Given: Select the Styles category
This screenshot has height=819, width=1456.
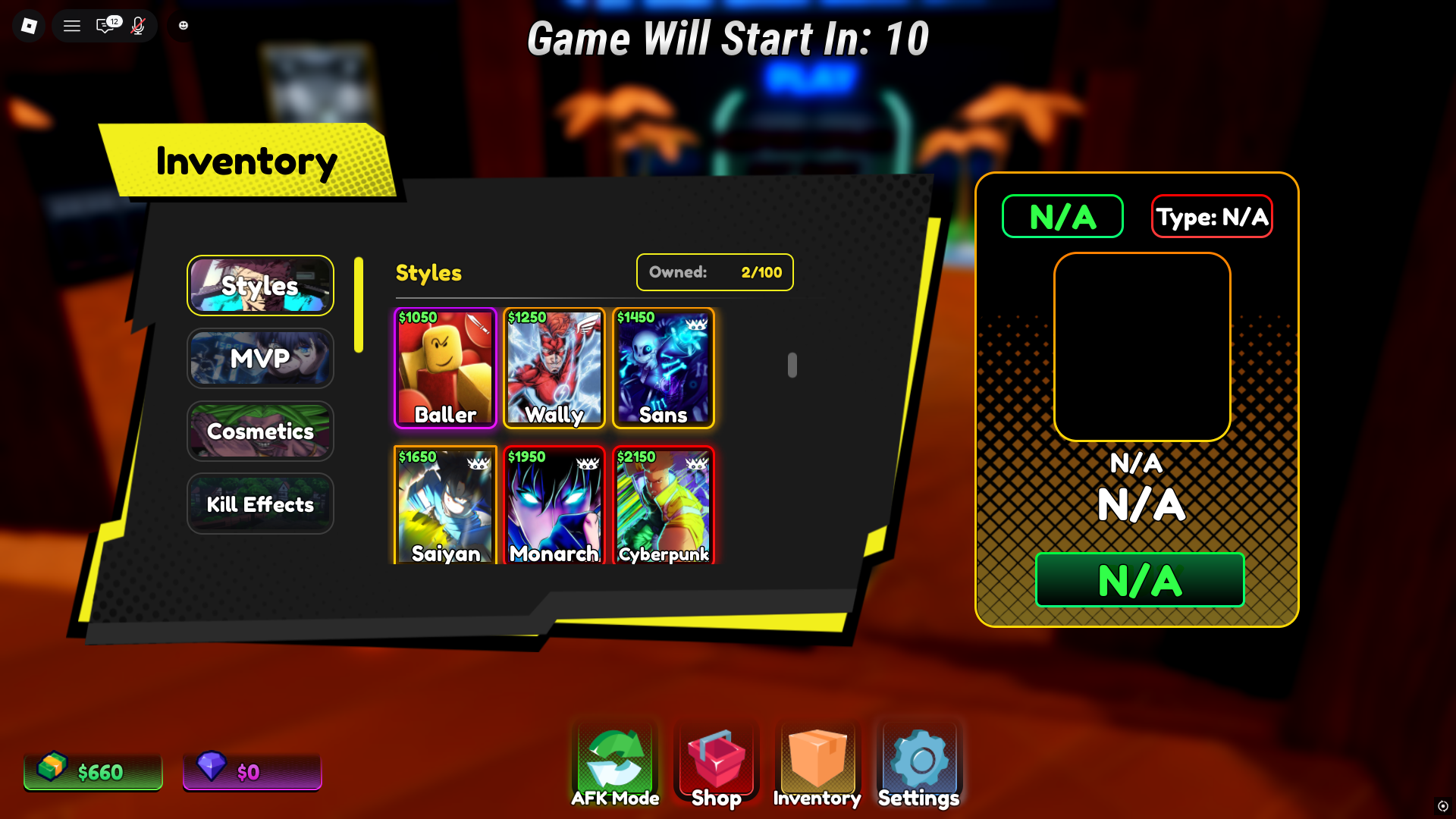Looking at the screenshot, I should [260, 286].
